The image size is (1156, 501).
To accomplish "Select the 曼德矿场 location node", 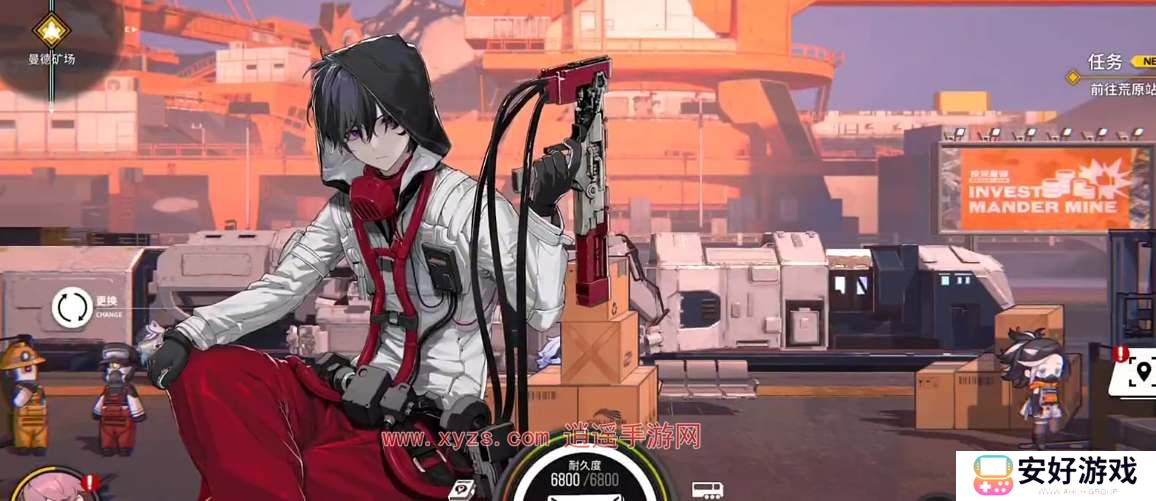I will point(51,28).
